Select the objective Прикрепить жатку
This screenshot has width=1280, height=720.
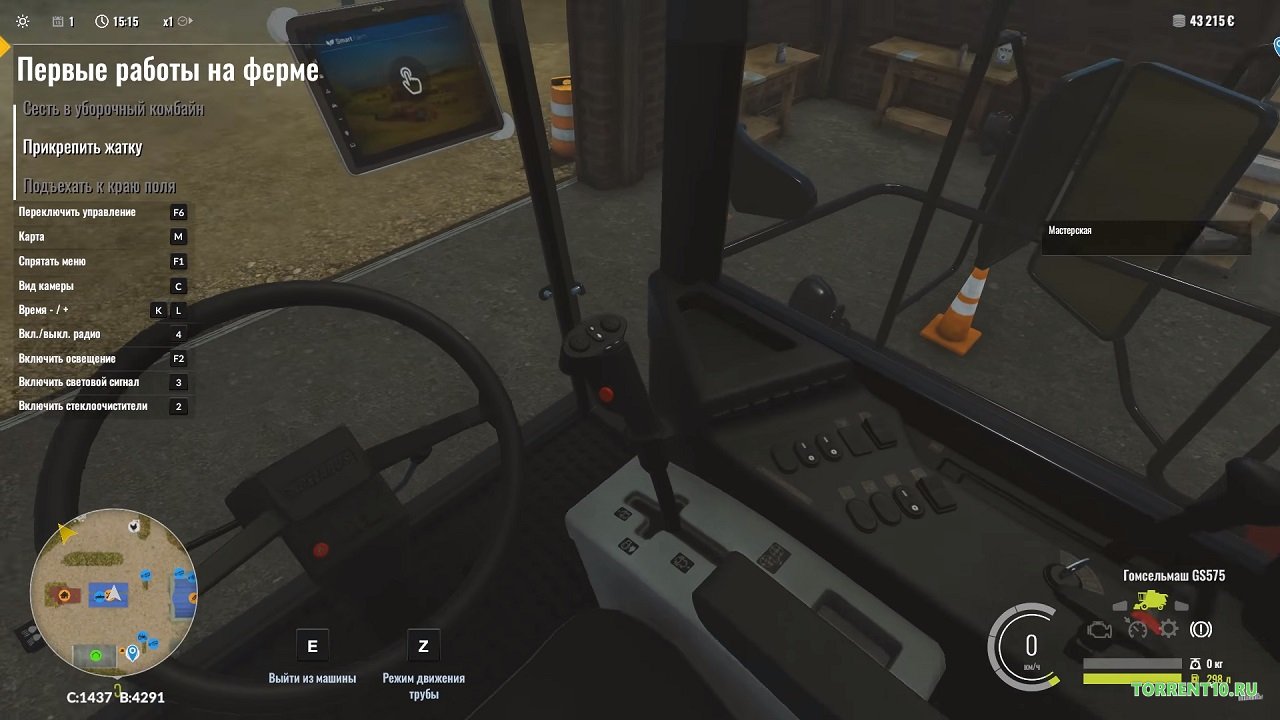coord(83,147)
